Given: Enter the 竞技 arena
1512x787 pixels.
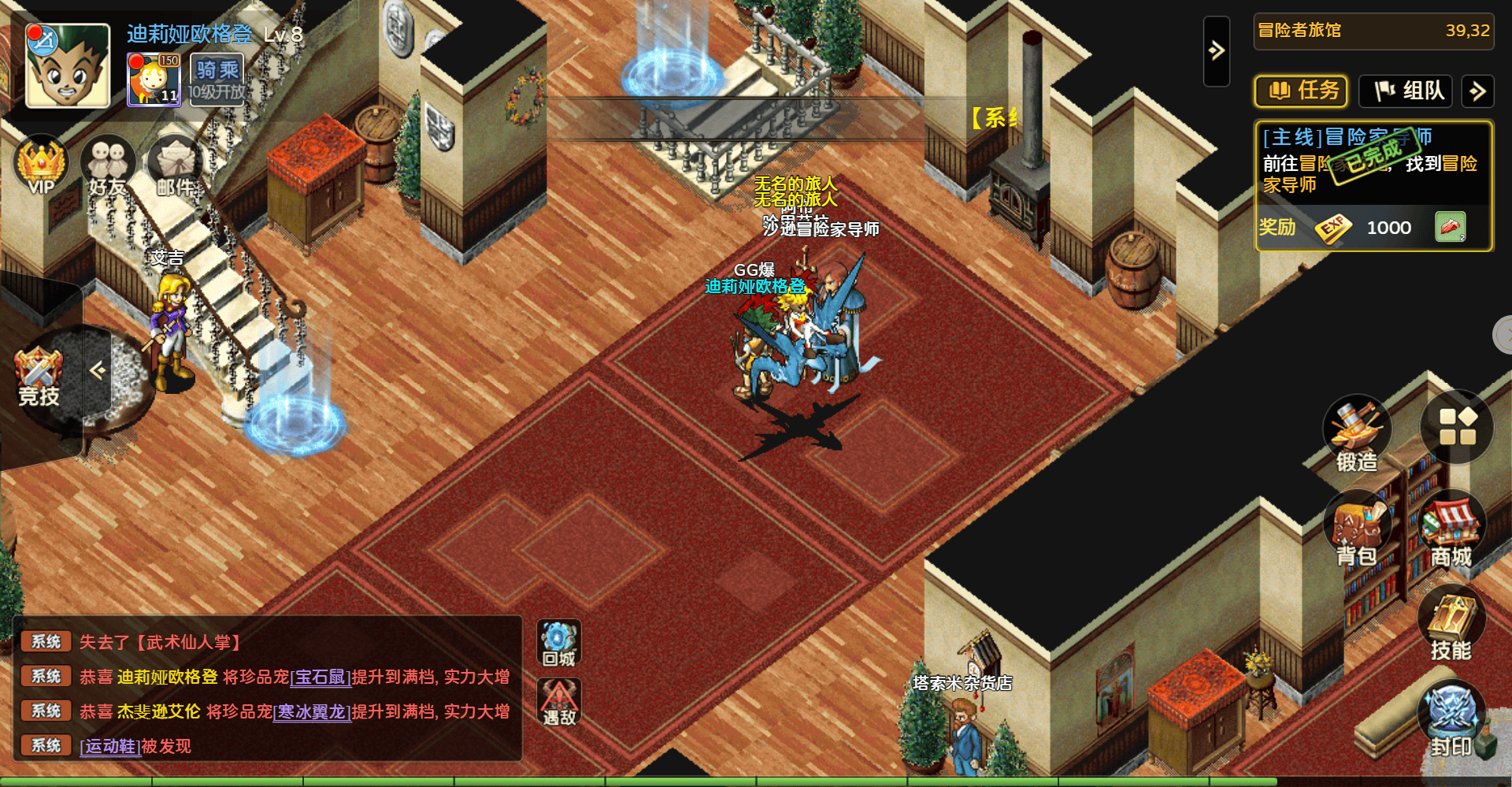Looking at the screenshot, I should pos(39,377).
